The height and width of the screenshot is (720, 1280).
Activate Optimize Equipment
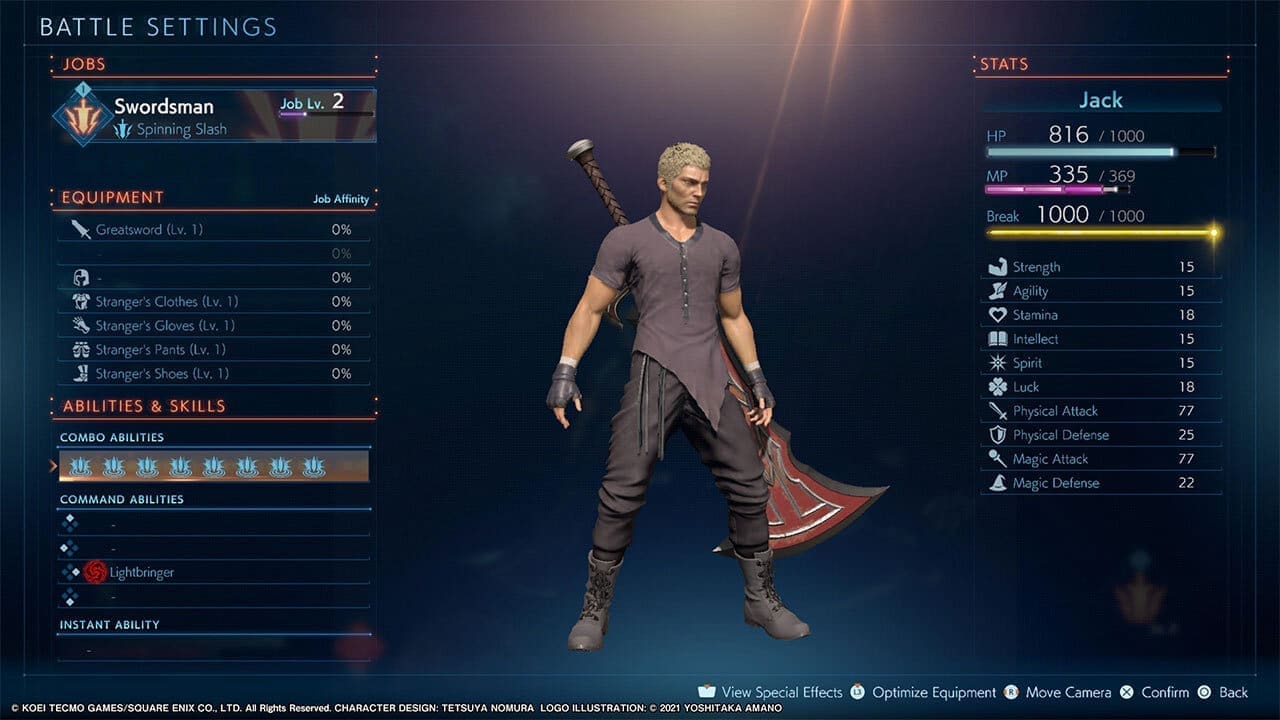(923, 692)
